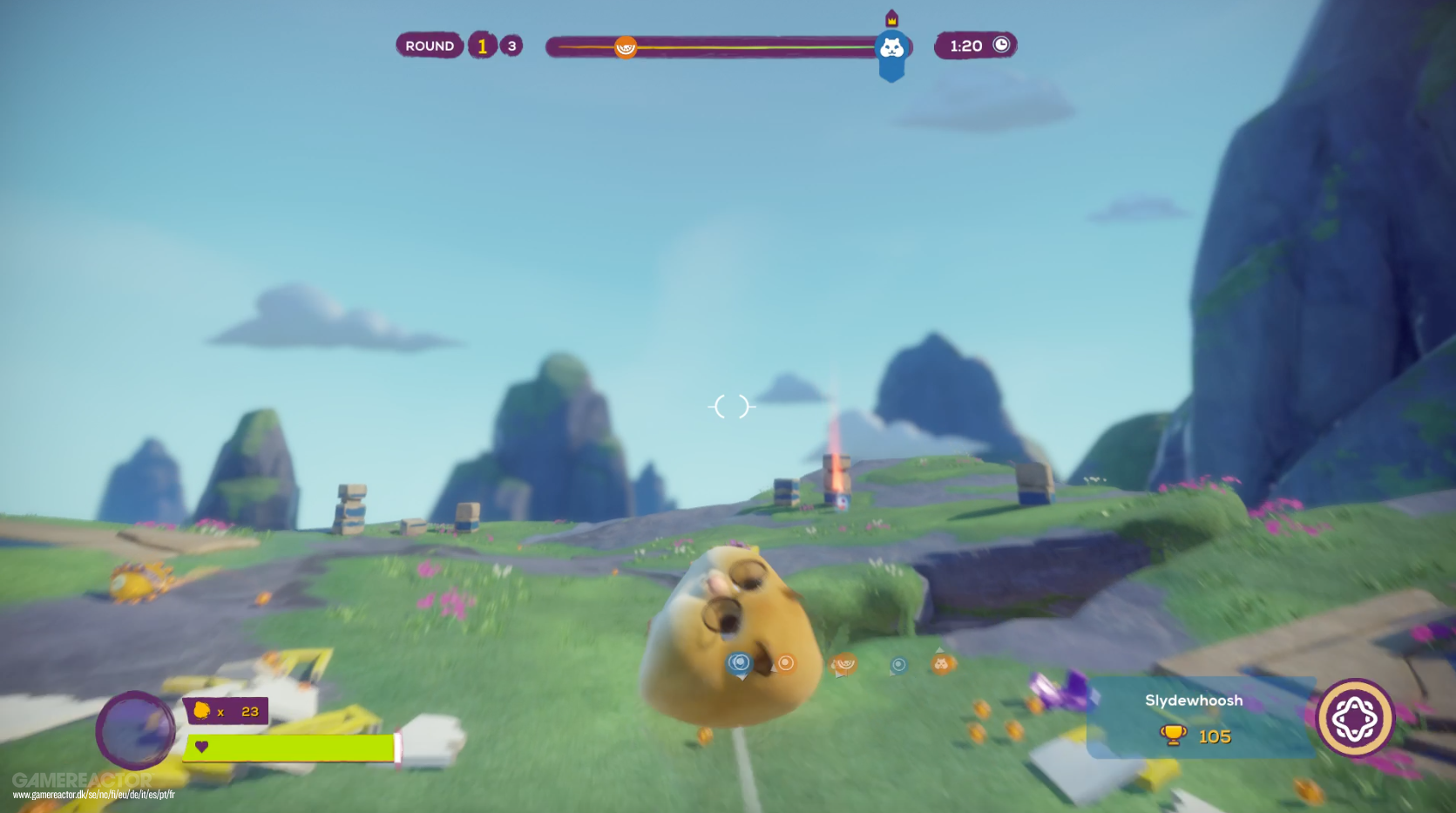The width and height of the screenshot is (1456, 813).
Task: Click the clock icon next to the timer
Action: (999, 45)
